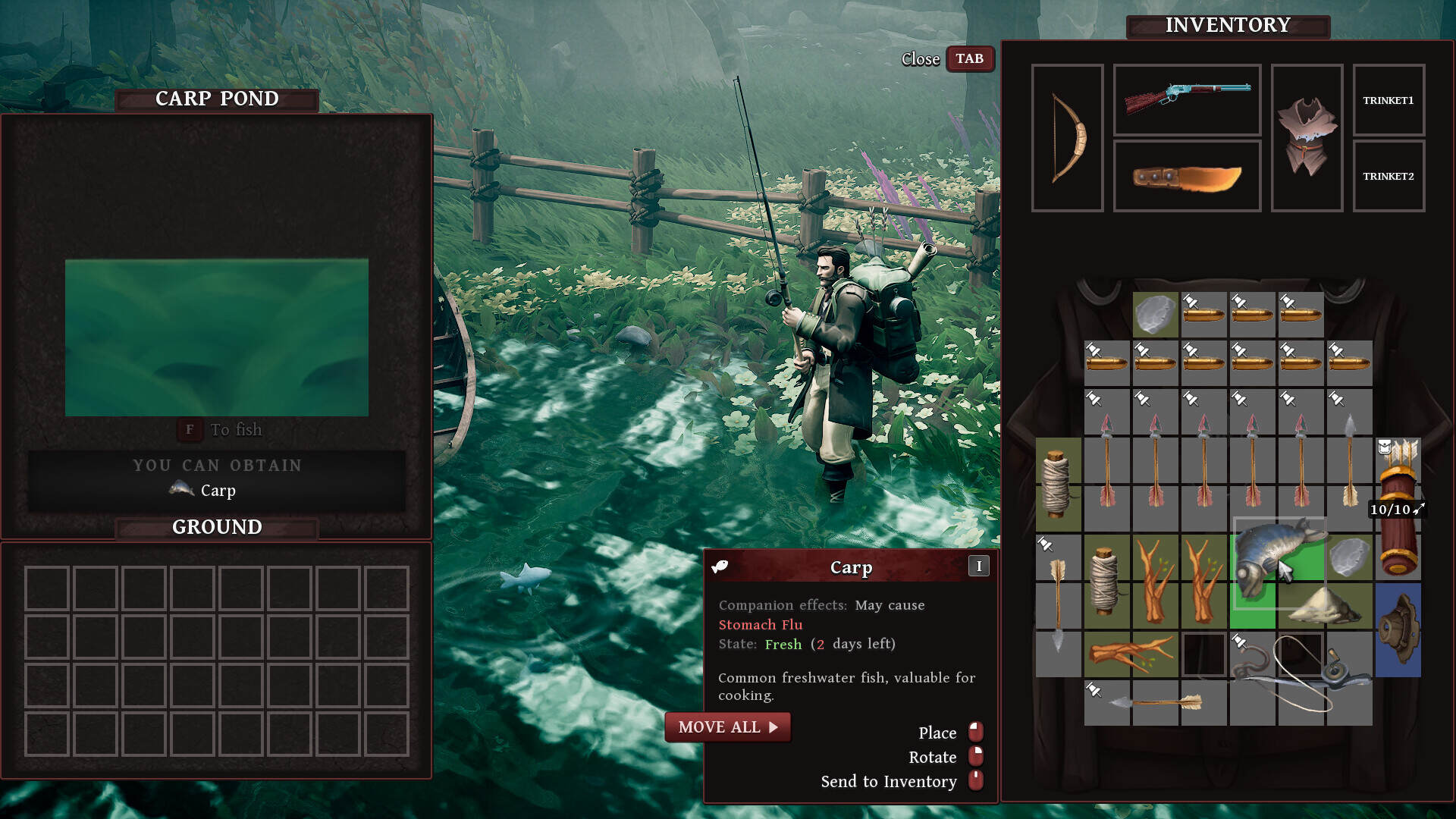Select the equipped bow slot
The width and height of the screenshot is (1456, 819).
1067,138
